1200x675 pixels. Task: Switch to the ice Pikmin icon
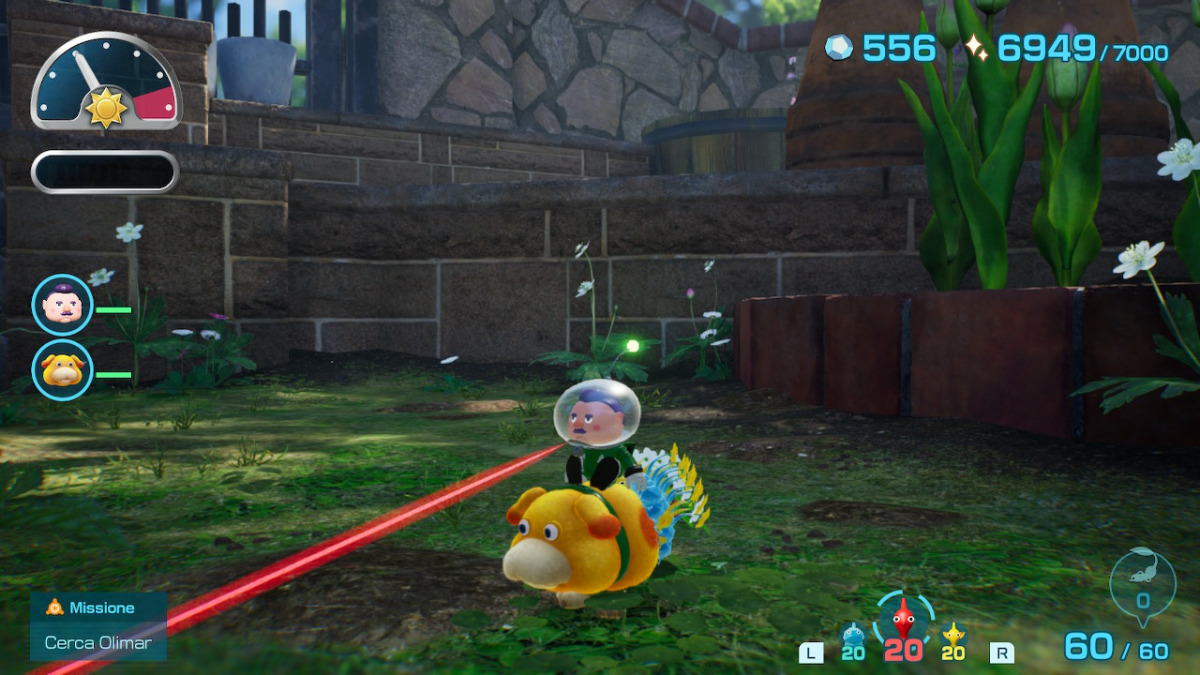click(853, 633)
